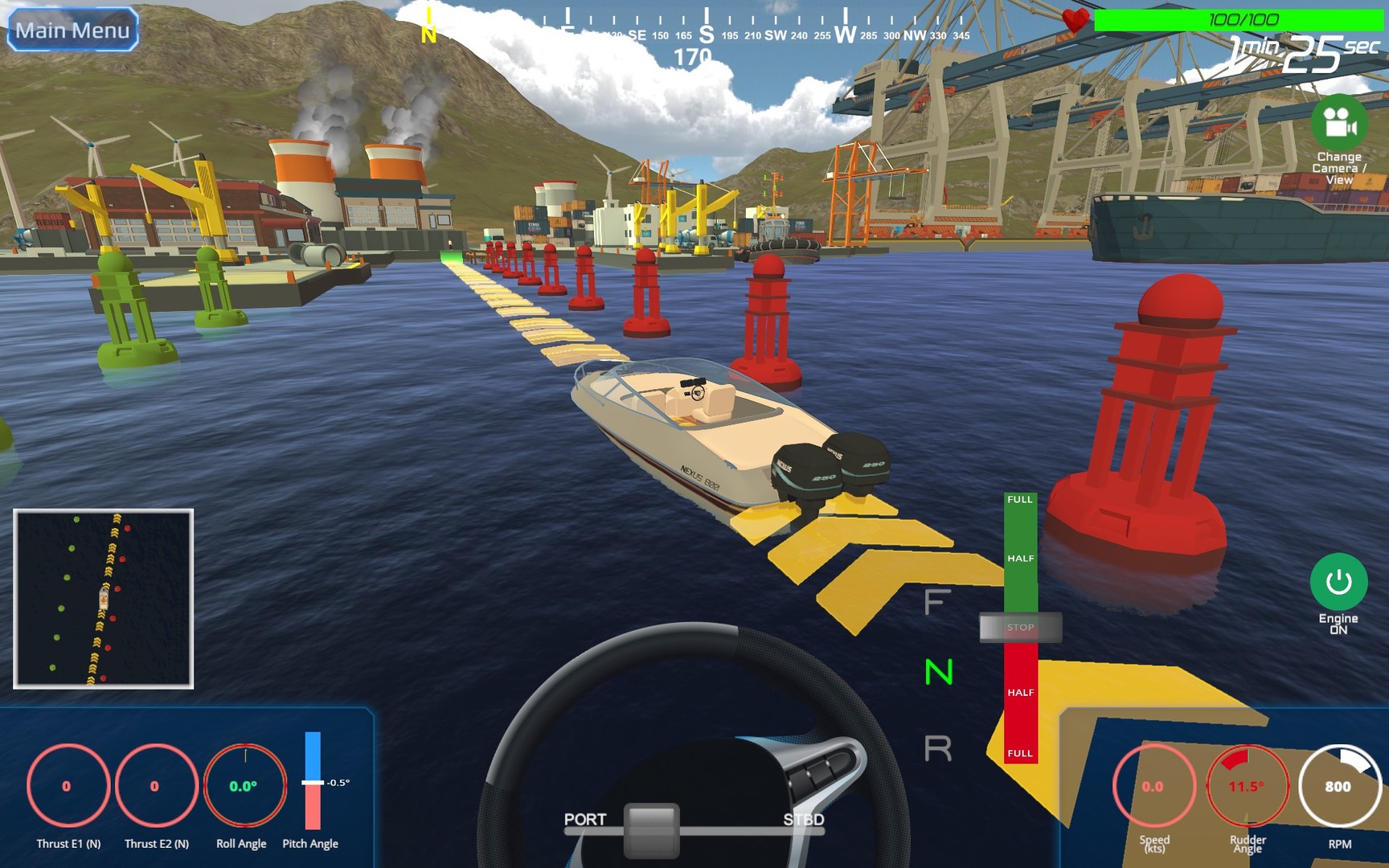The height and width of the screenshot is (868, 1389).
Task: Select FULL ahead on the throttle
Action: click(1019, 500)
